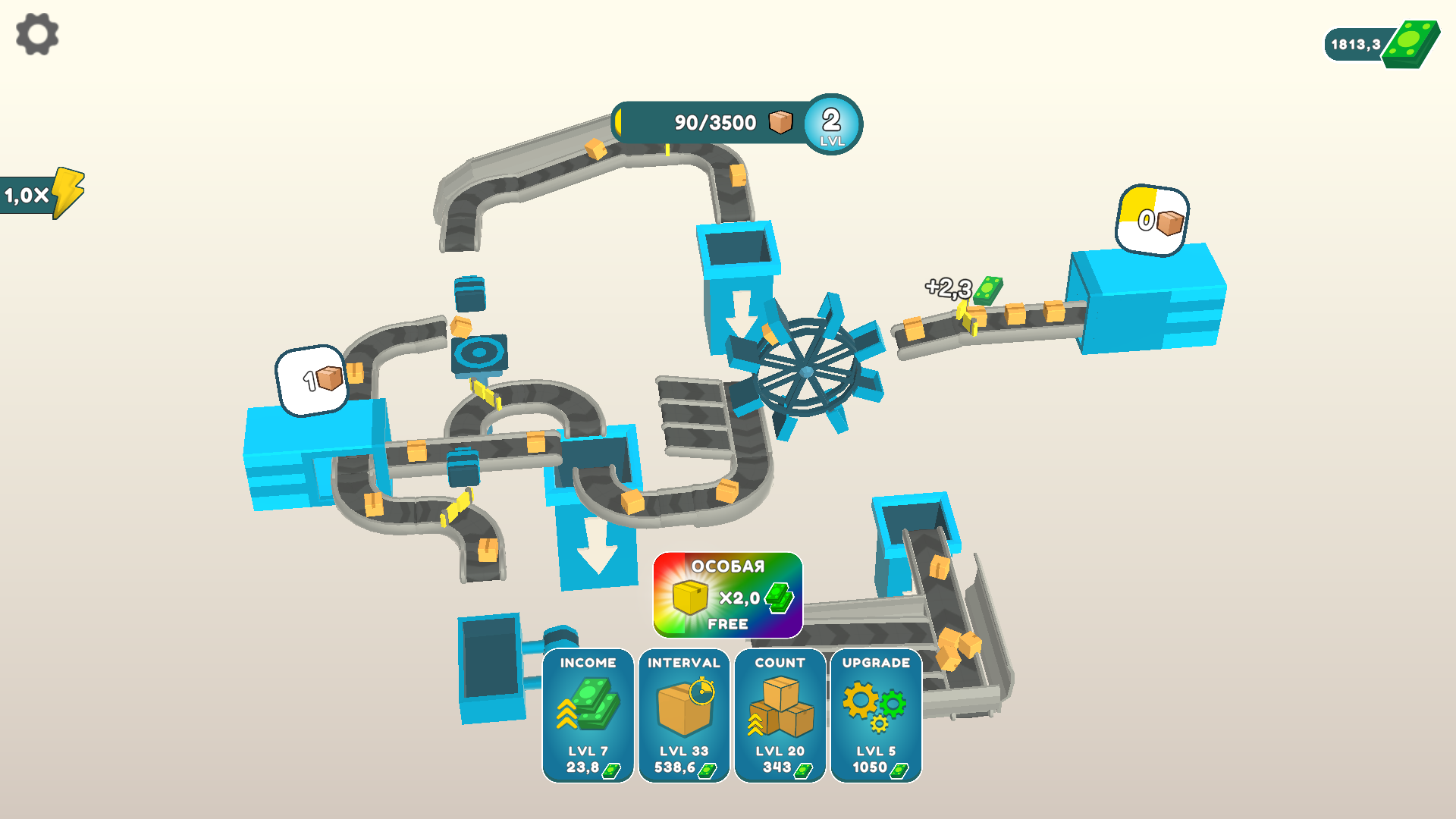This screenshot has width=1456, height=819.
Task: Select the gears icon on UPGRADE card
Action: [876, 705]
